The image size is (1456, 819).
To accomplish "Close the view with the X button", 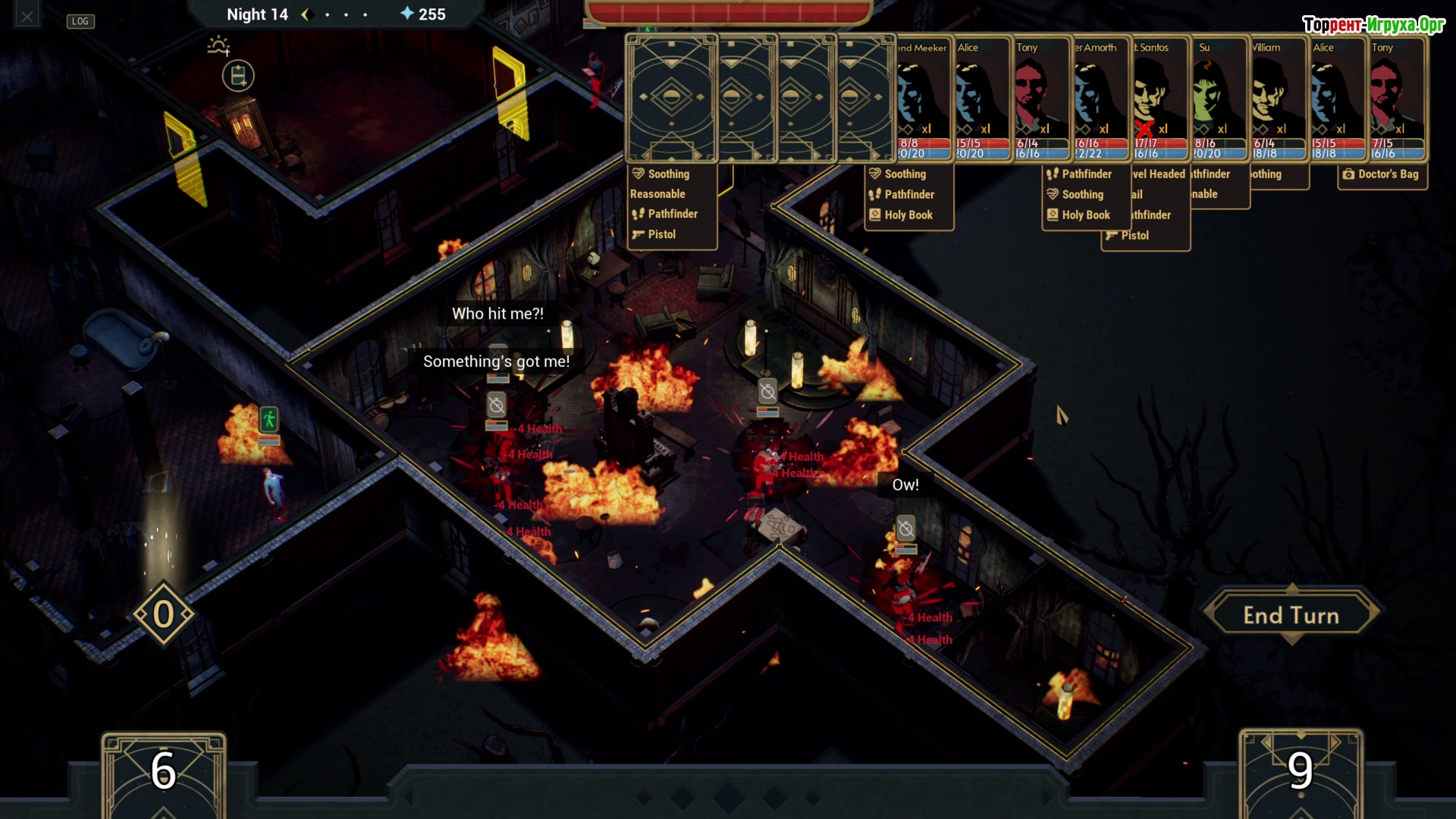I will pyautogui.click(x=27, y=17).
